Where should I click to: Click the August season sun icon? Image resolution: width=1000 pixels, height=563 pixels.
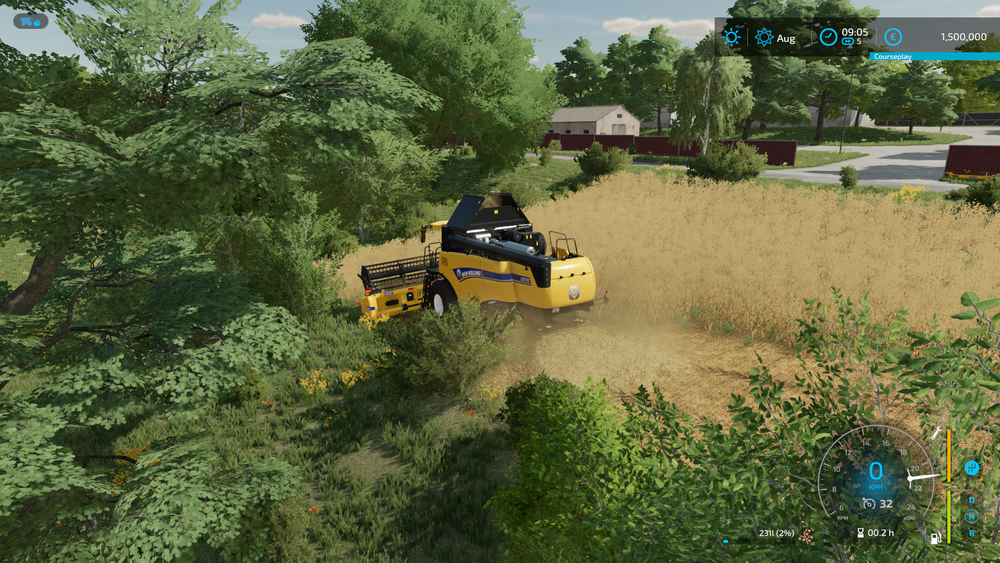tap(764, 37)
